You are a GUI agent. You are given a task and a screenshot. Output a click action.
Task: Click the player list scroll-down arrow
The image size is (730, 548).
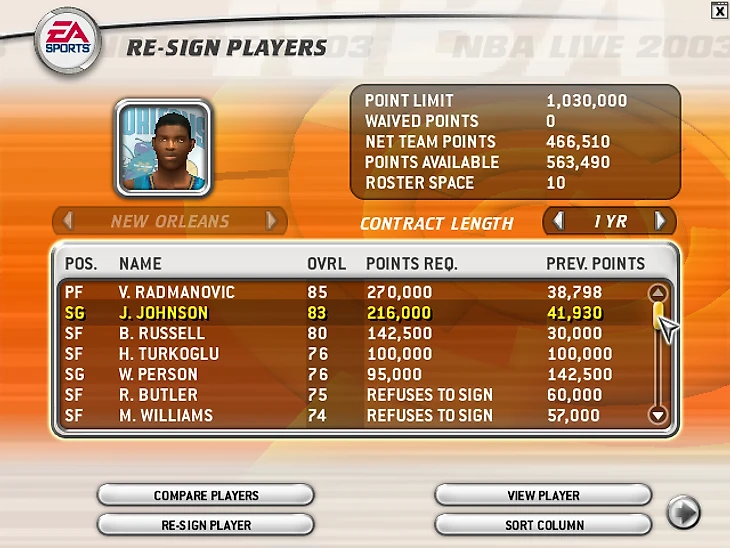click(x=657, y=415)
